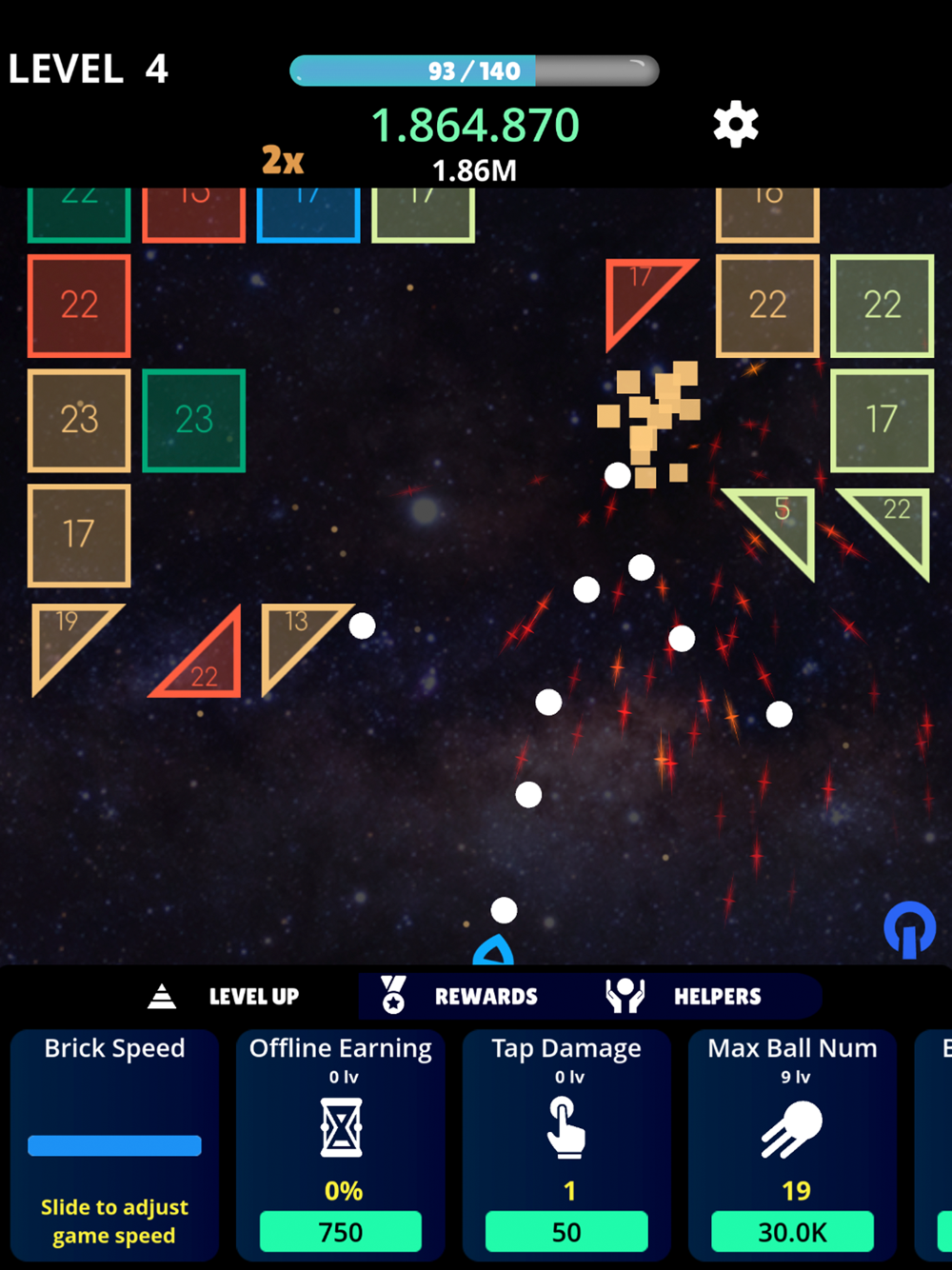Click the Brick Speed slider bar
Image resolution: width=952 pixels, height=1270 pixels.
pos(114,1145)
